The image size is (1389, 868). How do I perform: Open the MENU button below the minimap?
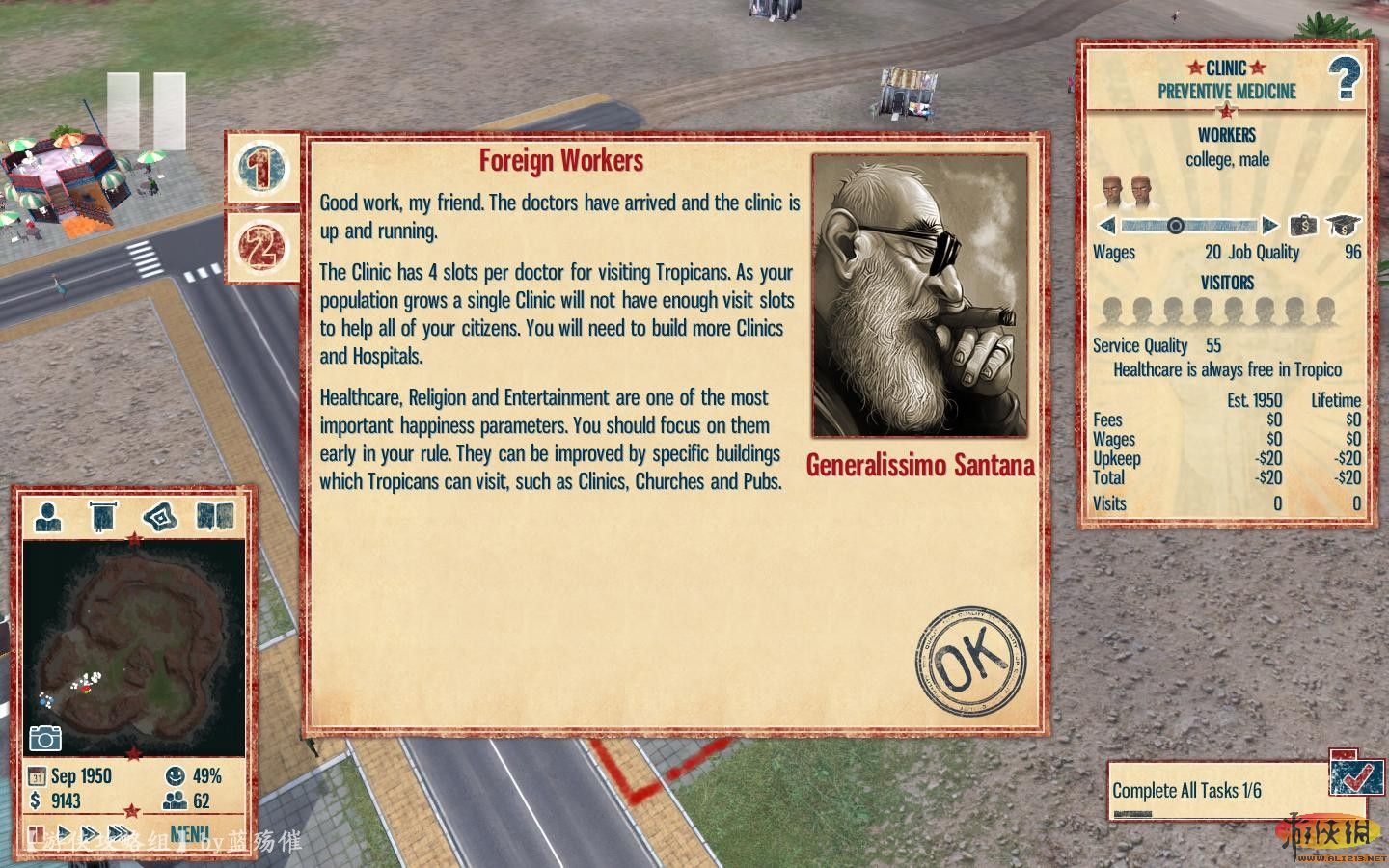[x=189, y=833]
